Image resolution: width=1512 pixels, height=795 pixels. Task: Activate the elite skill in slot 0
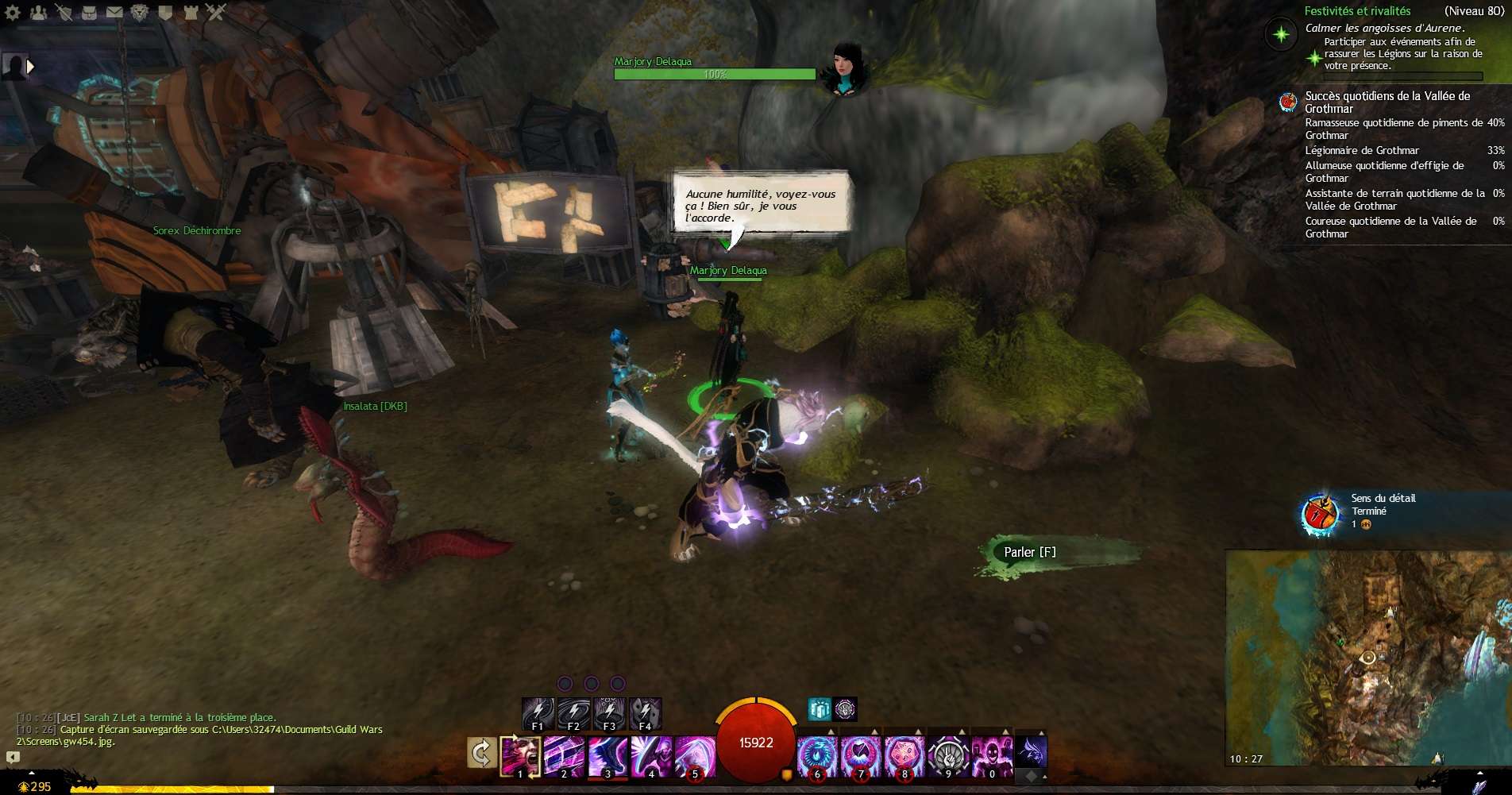pyautogui.click(x=991, y=755)
